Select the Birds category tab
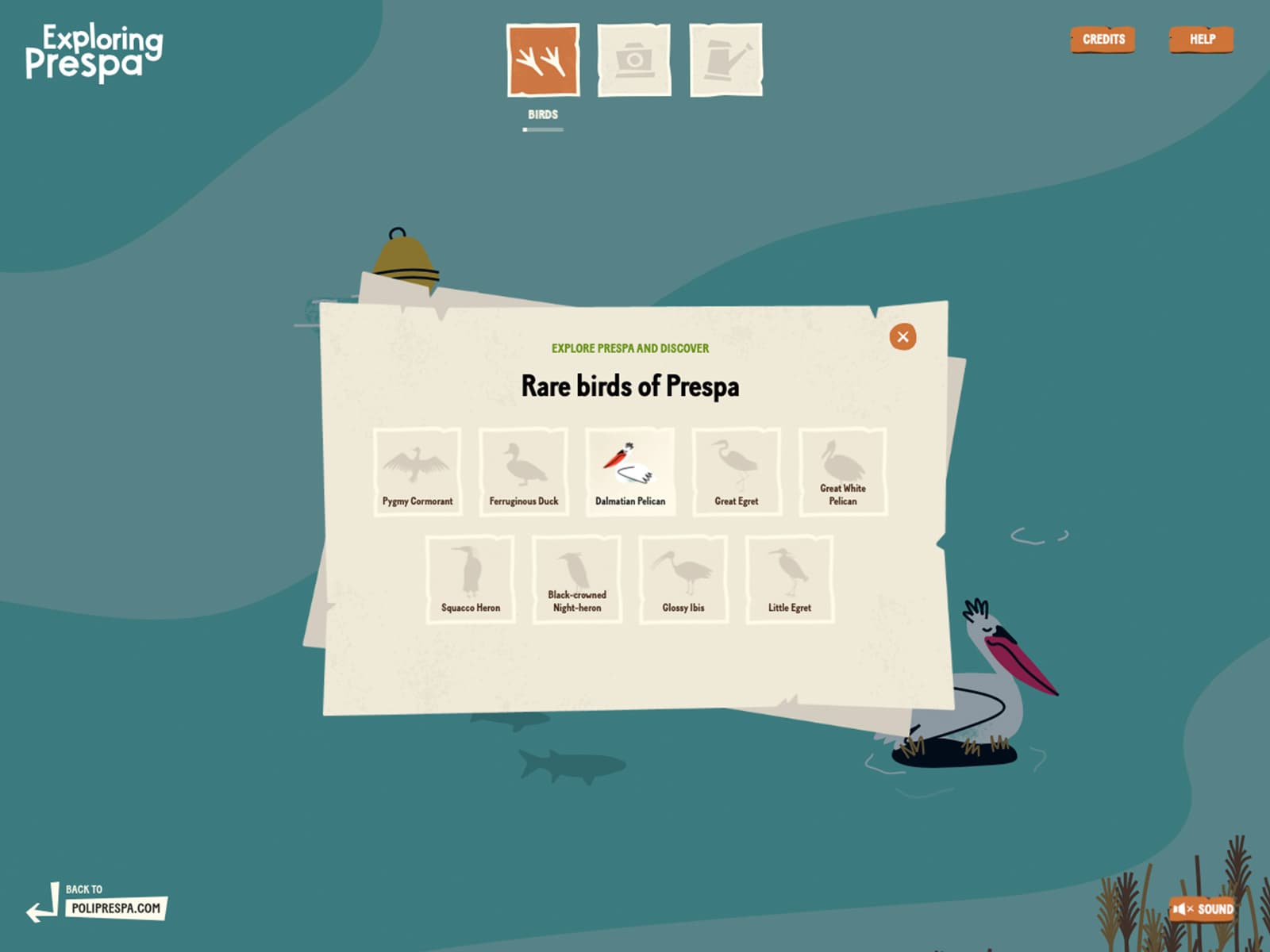1270x952 pixels. tap(543, 60)
